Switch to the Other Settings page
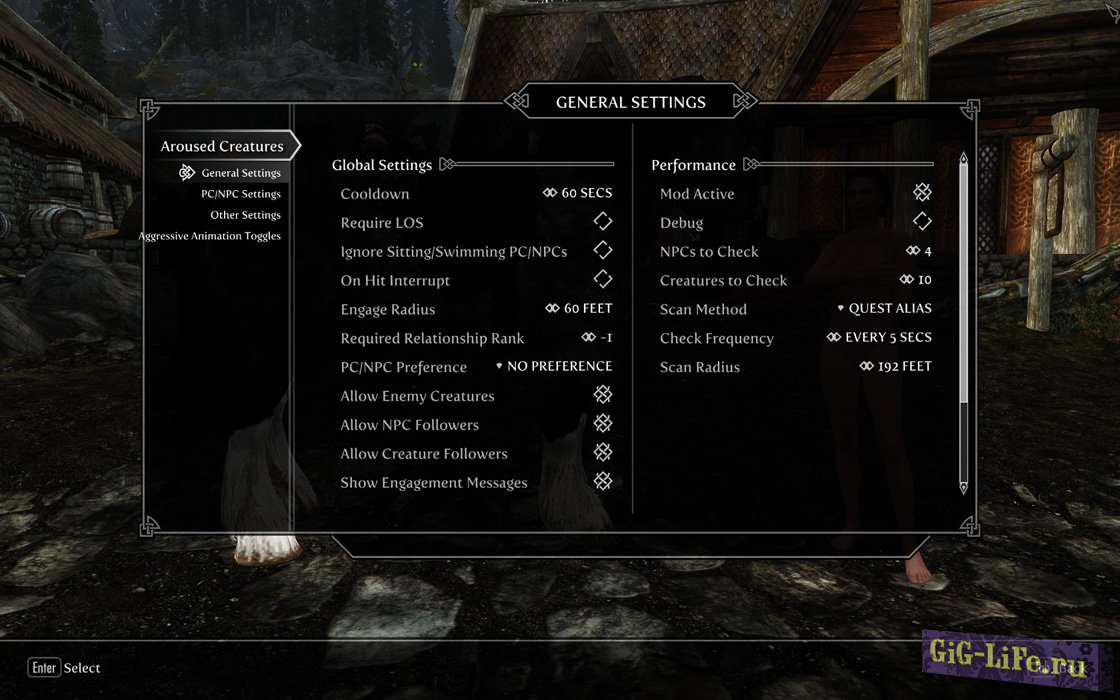Image resolution: width=1120 pixels, height=700 pixels. 245,215
